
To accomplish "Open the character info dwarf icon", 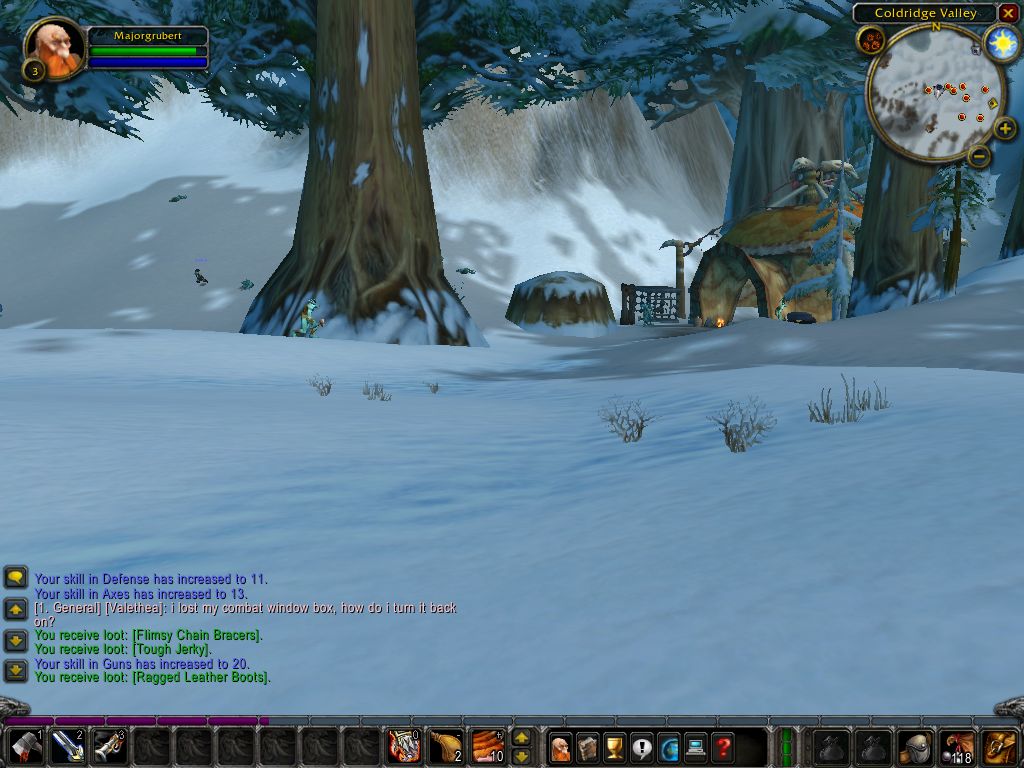I will (x=561, y=747).
